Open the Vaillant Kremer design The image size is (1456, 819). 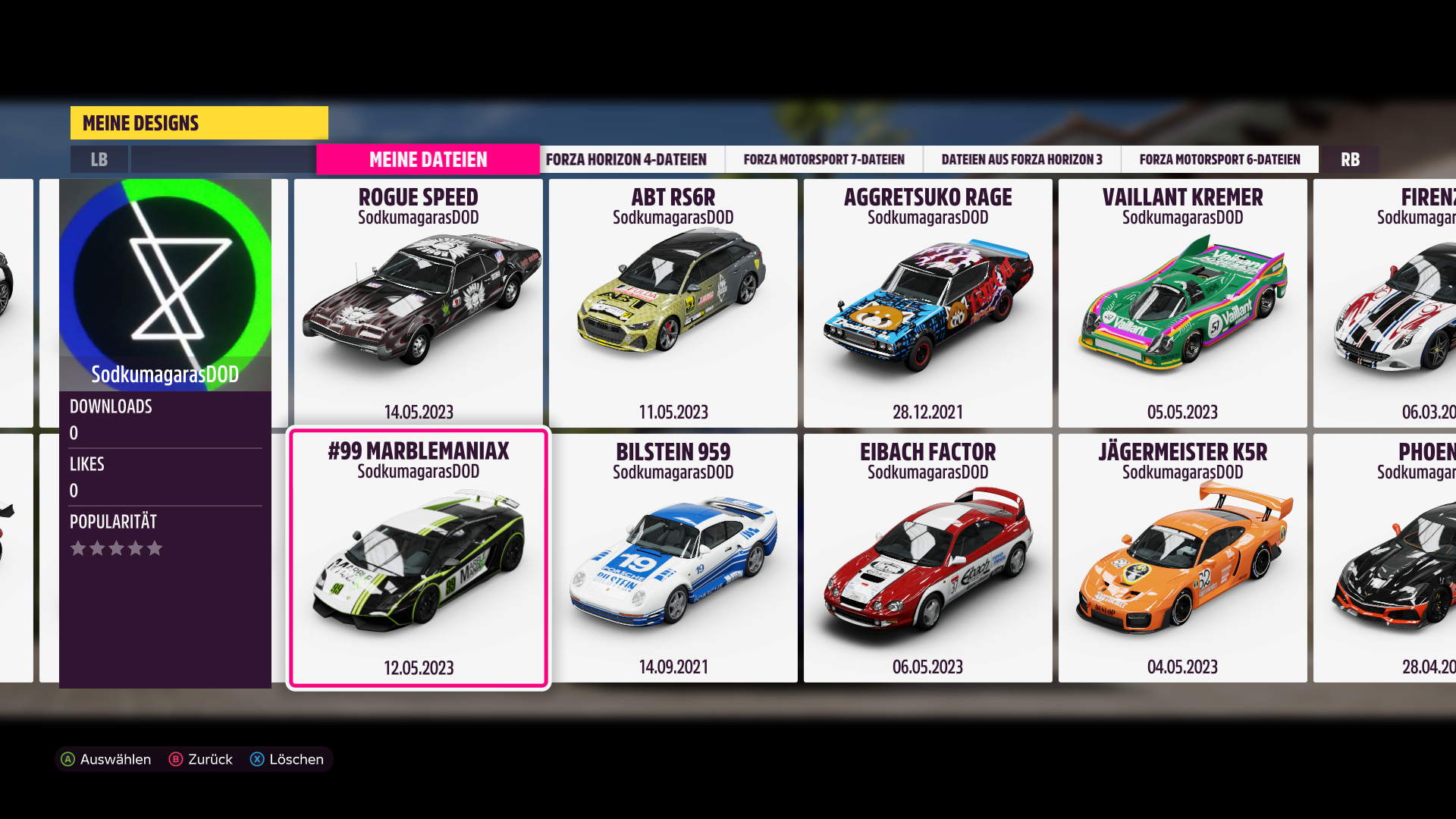click(x=1182, y=303)
